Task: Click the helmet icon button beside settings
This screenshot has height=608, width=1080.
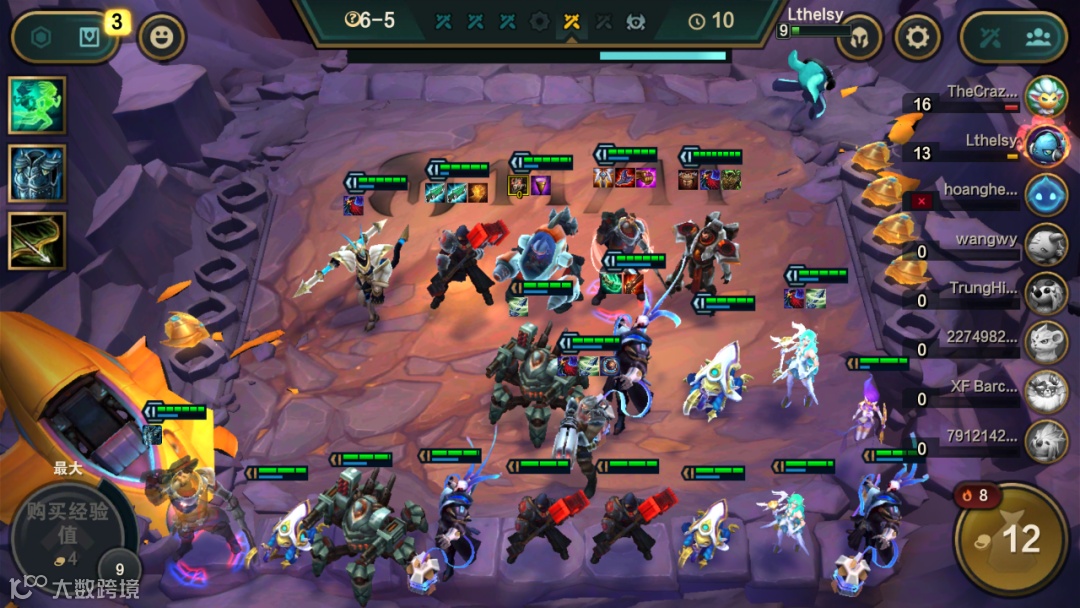Action: tap(860, 39)
